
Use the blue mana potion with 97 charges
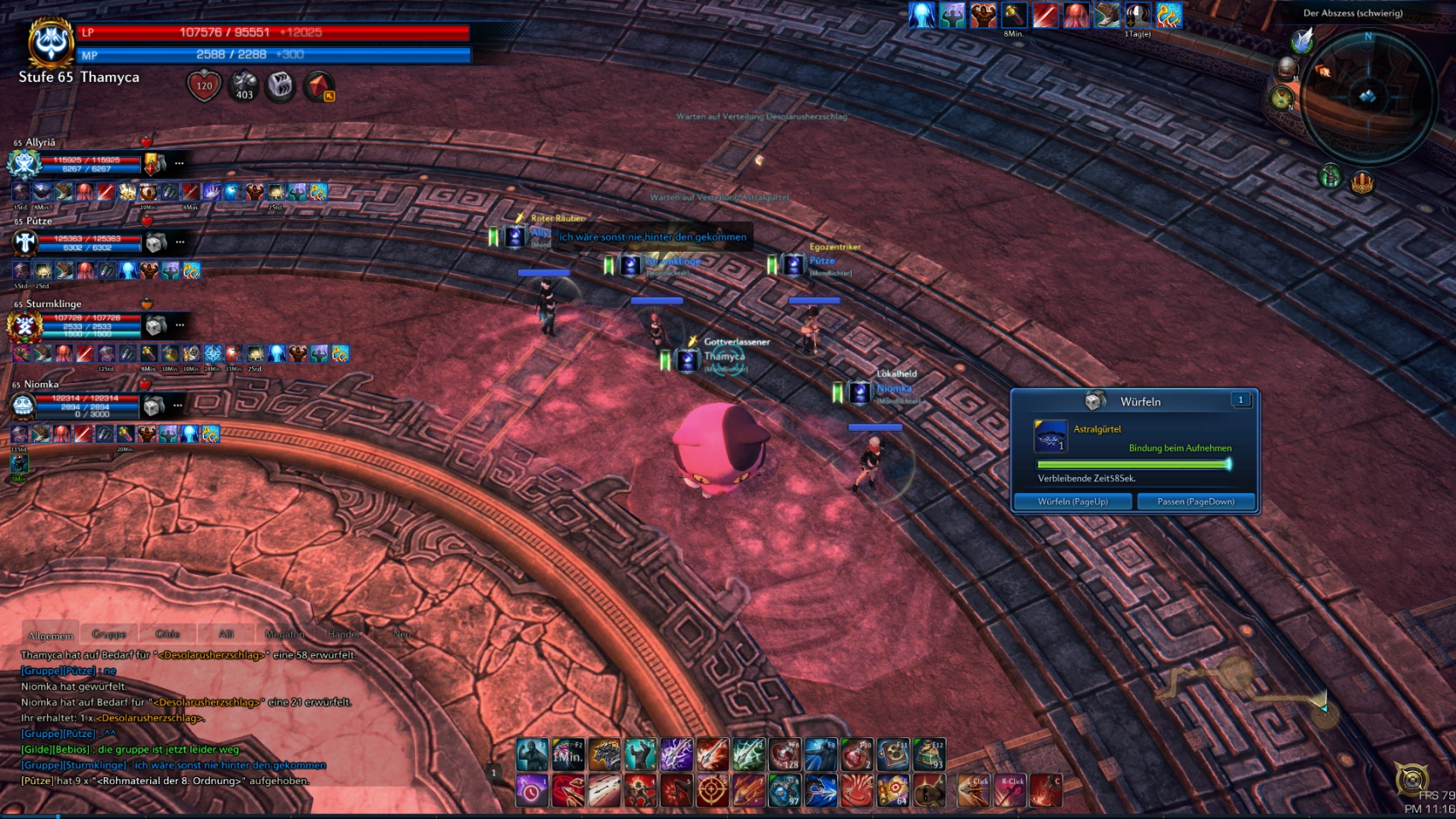coord(784,791)
